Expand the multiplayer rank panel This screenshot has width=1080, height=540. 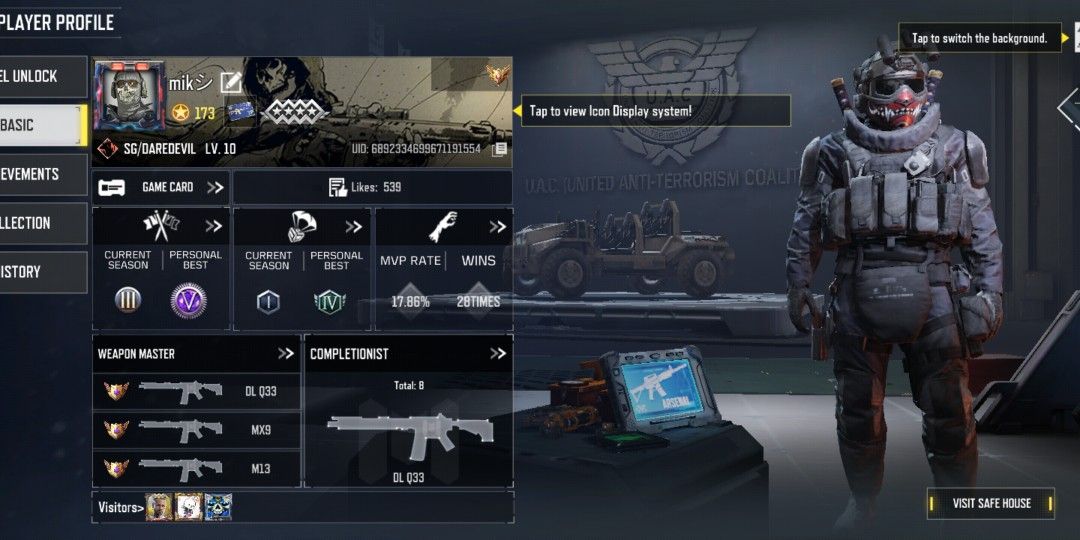[214, 226]
